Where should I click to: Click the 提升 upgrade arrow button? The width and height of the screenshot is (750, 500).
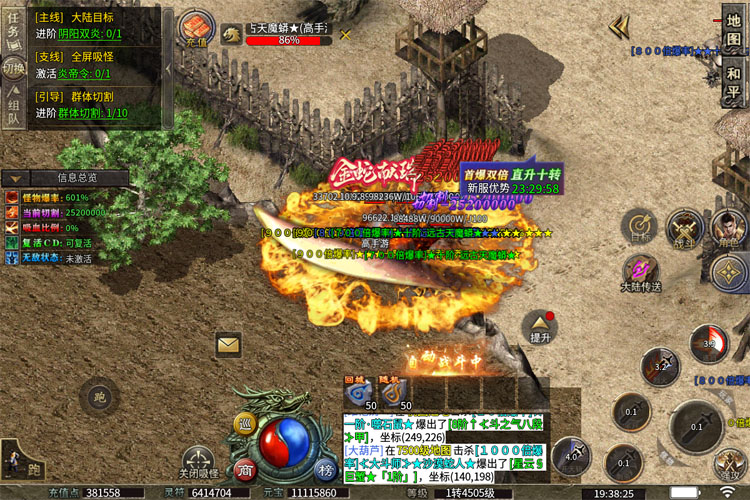pyautogui.click(x=541, y=327)
